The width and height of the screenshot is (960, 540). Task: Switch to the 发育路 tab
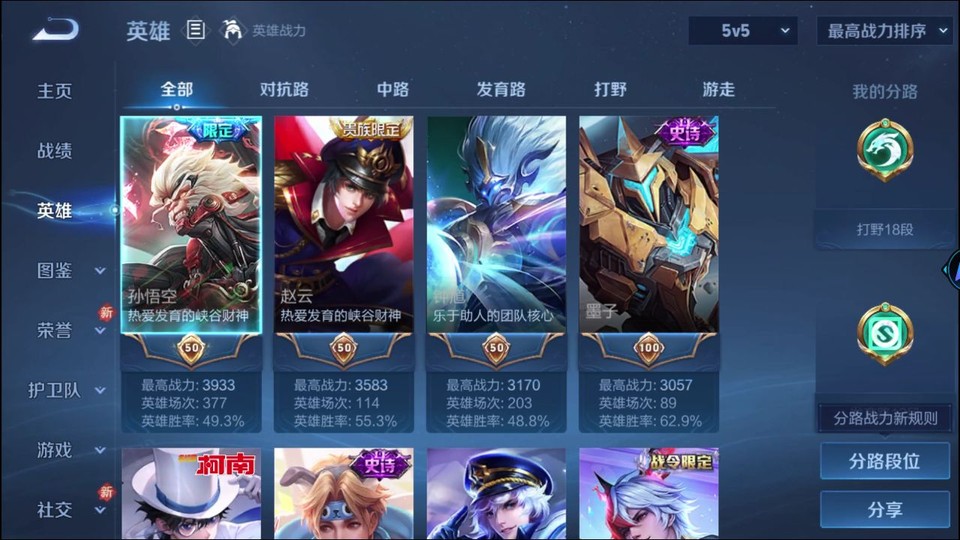point(501,89)
